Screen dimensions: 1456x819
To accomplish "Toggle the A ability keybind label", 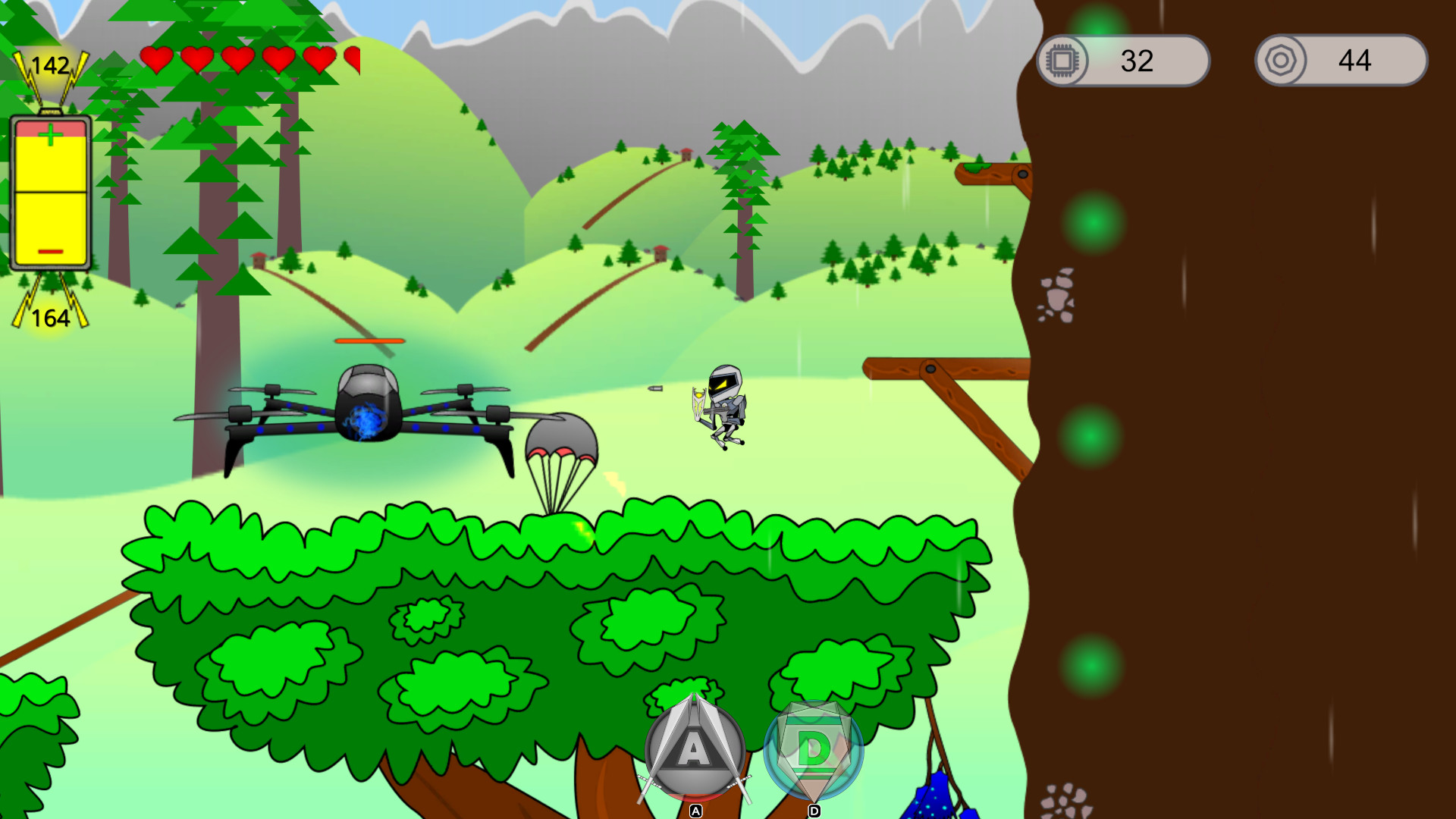I will click(694, 811).
